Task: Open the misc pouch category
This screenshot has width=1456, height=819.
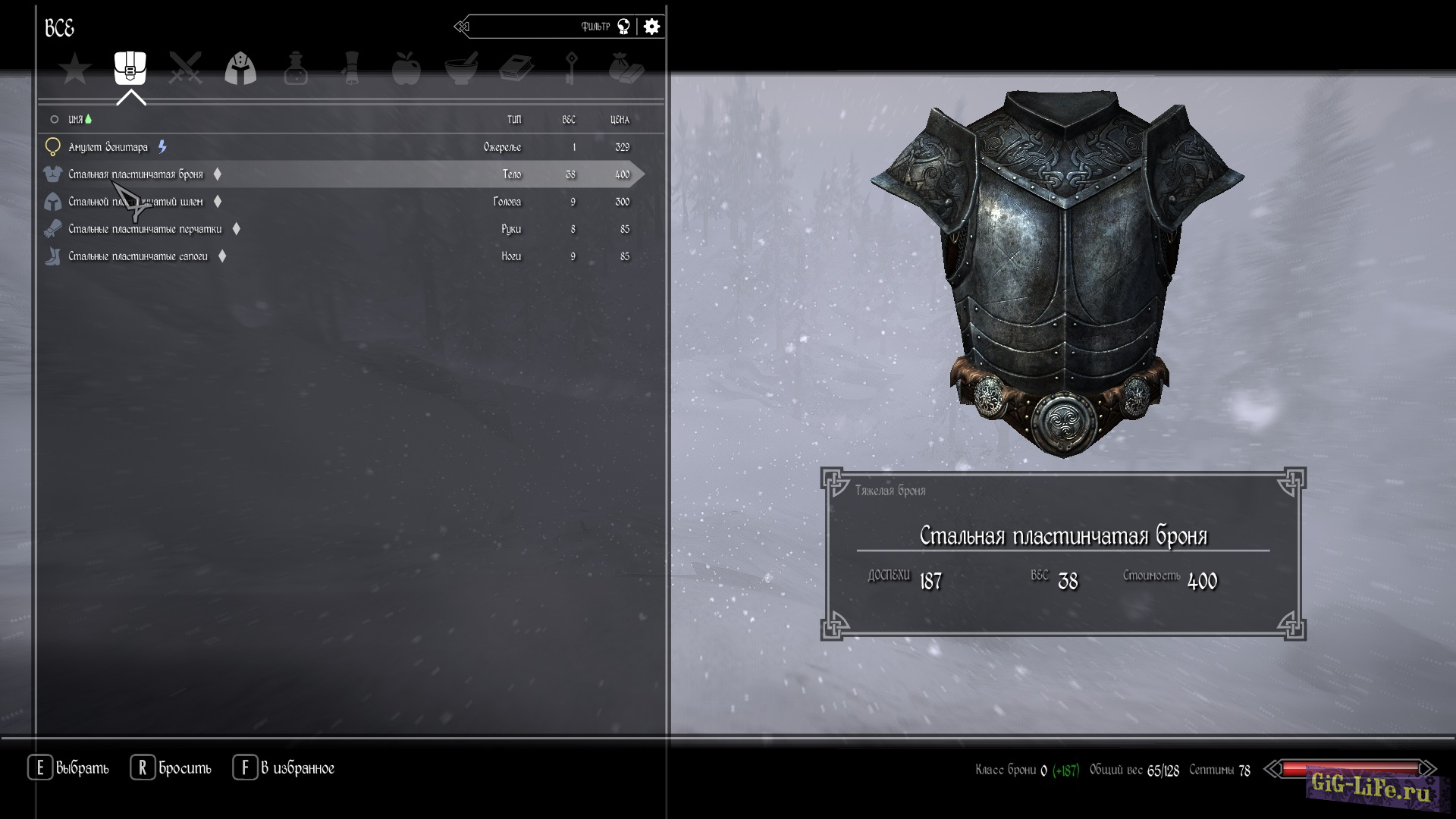Action: (x=626, y=68)
